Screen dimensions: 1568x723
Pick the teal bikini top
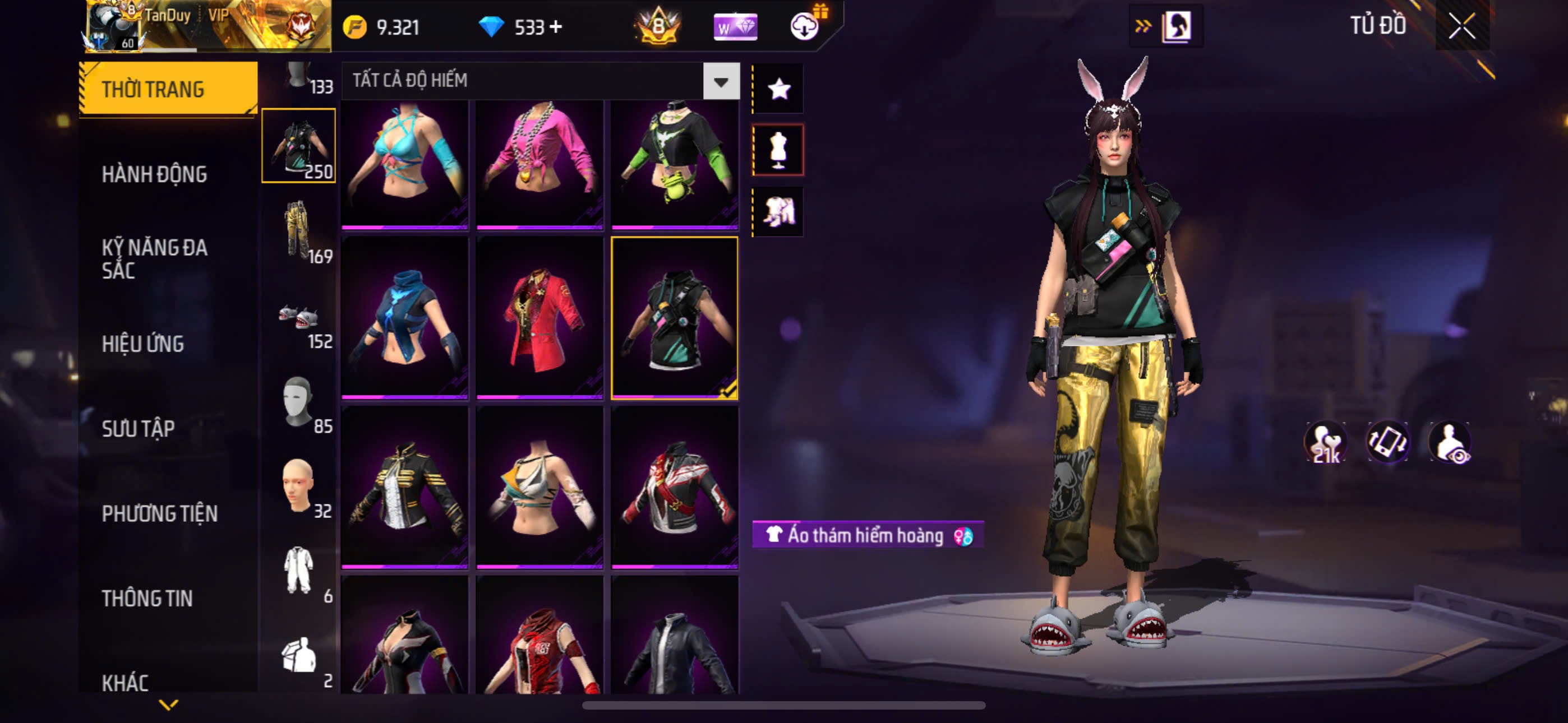(405, 163)
